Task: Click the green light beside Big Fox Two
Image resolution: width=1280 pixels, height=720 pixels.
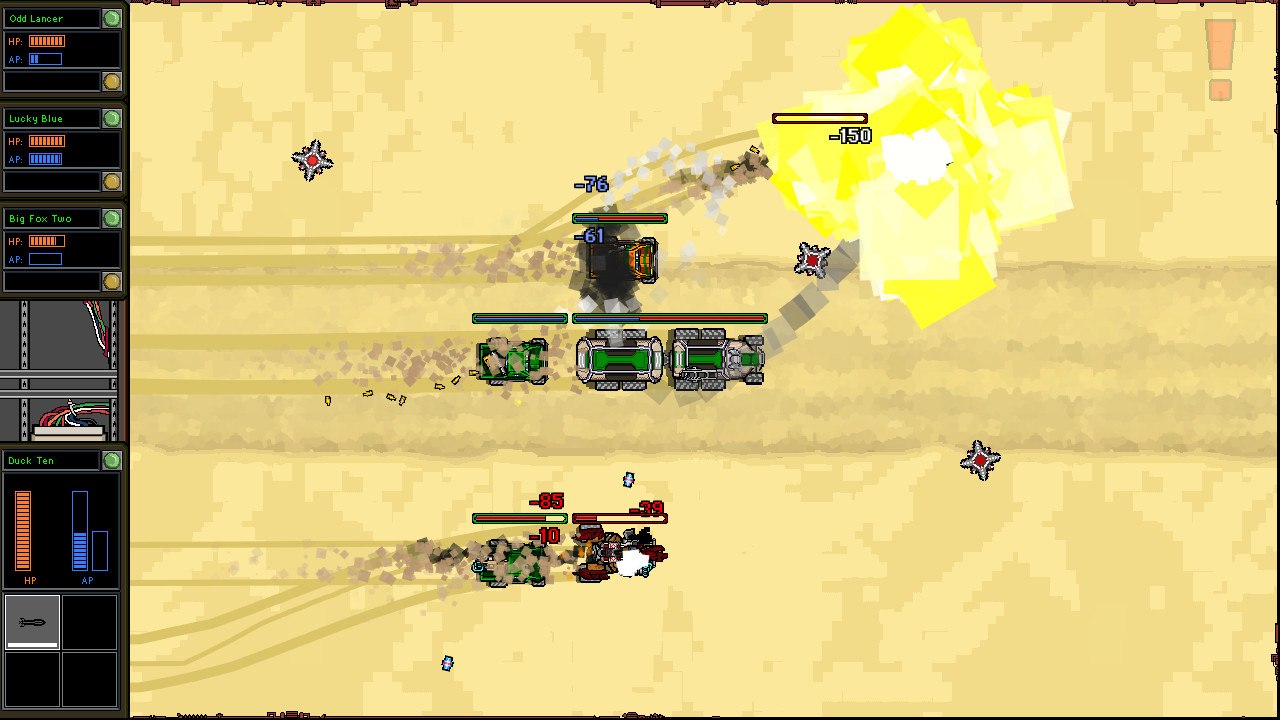Action: (x=112, y=219)
